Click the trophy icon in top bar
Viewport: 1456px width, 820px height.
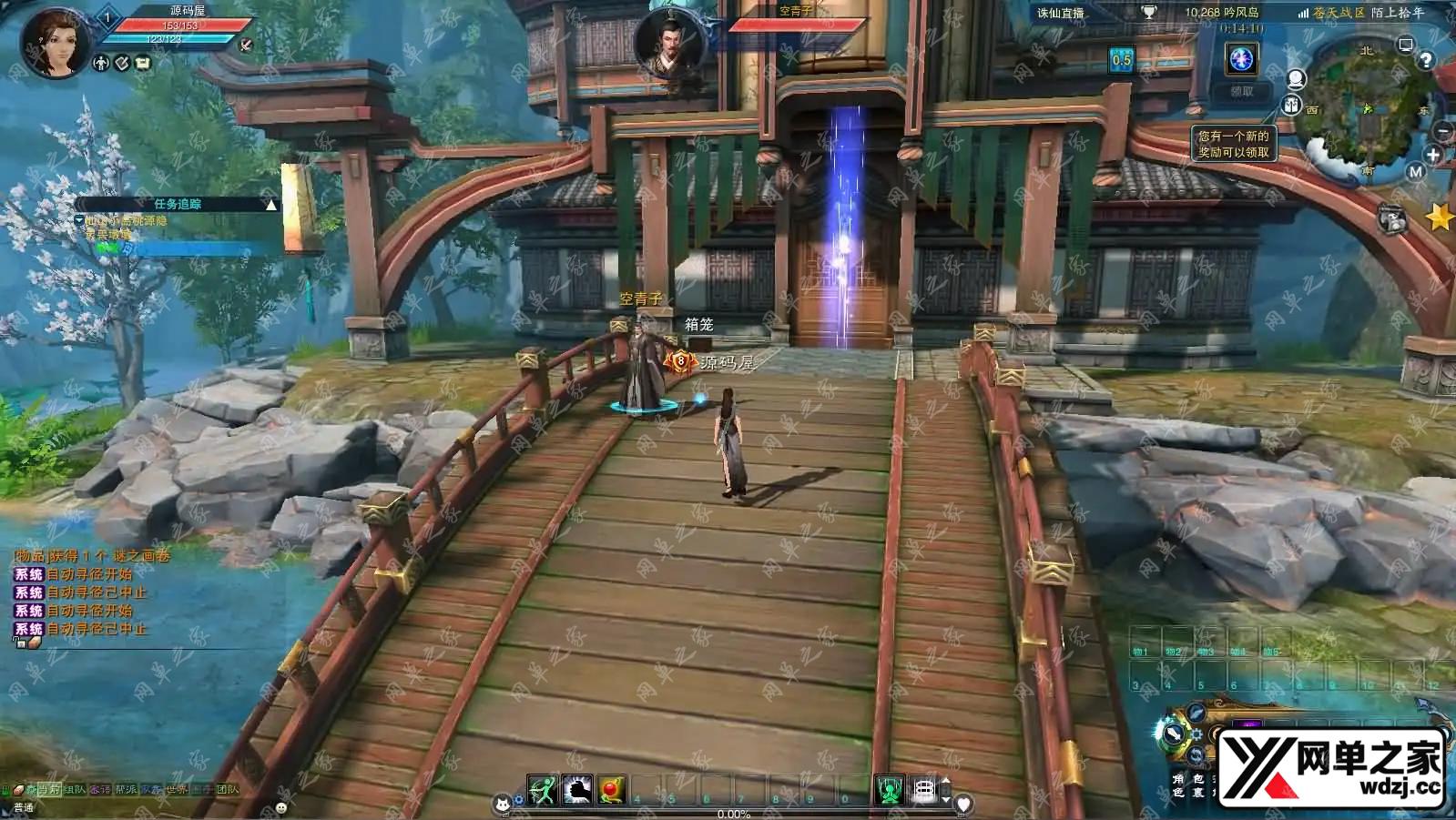point(1148,13)
